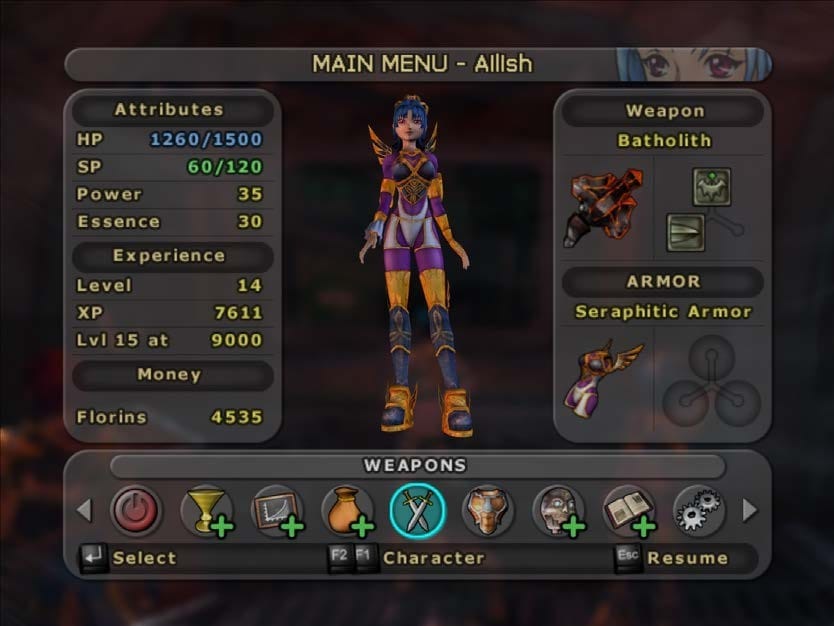Open the golden goblet menu icon
Image resolution: width=834 pixels, height=626 pixels.
point(205,510)
